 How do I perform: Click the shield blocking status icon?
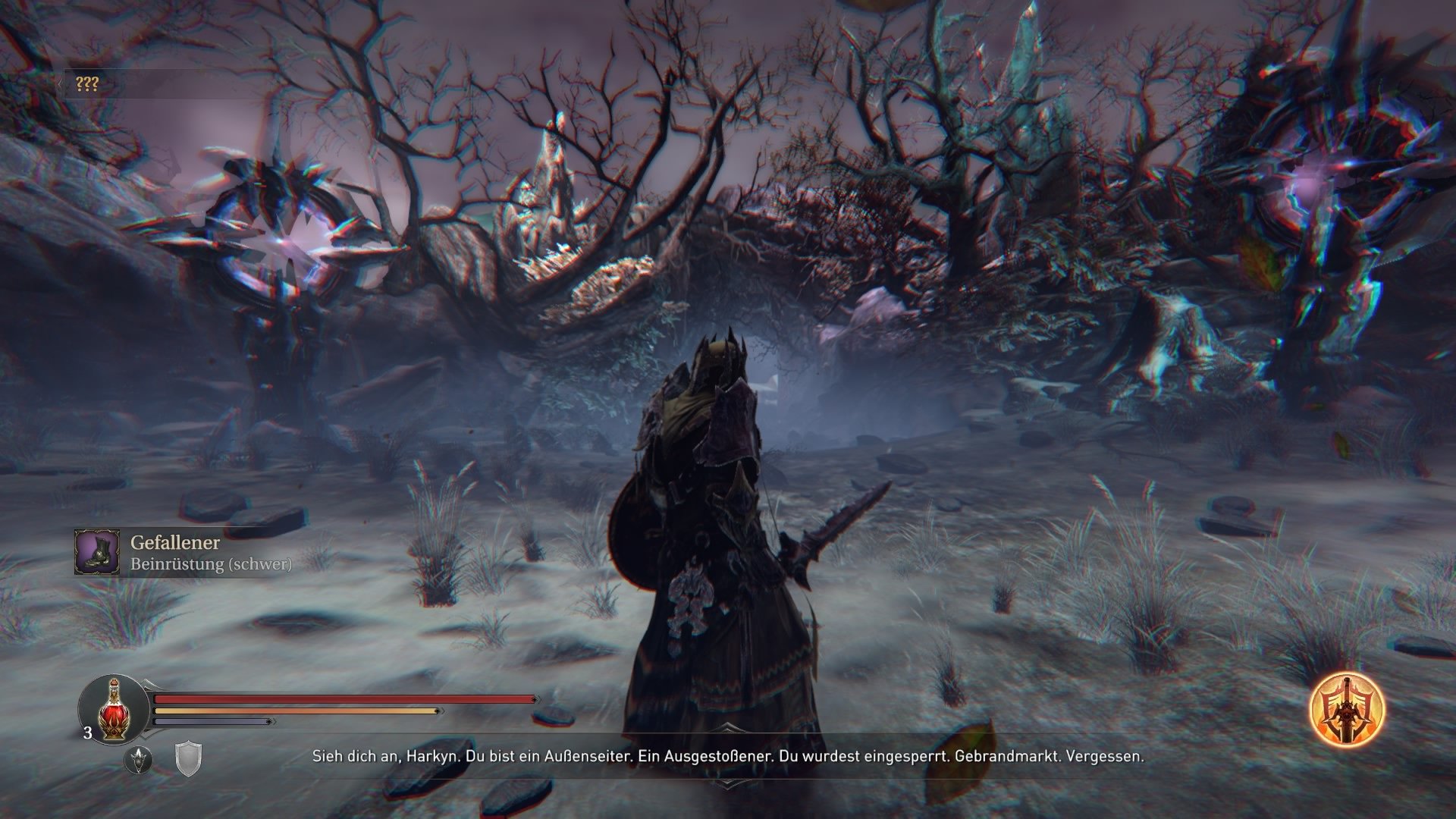tap(188, 758)
